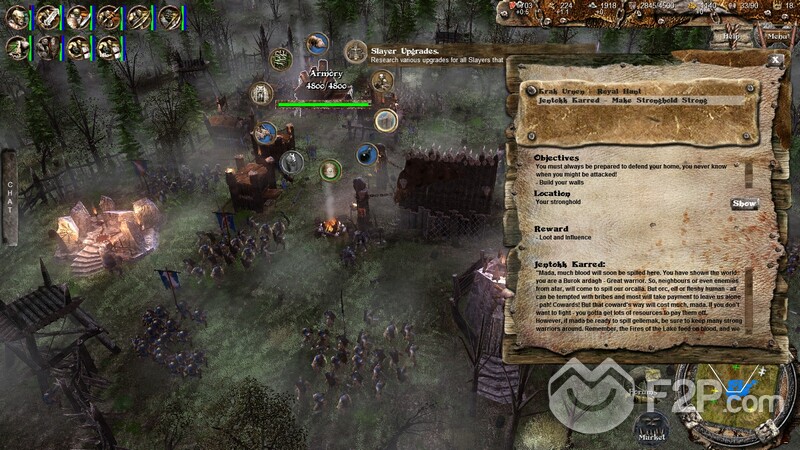Select the first unit group portrait
This screenshot has width=800, height=450.
coord(18,17)
